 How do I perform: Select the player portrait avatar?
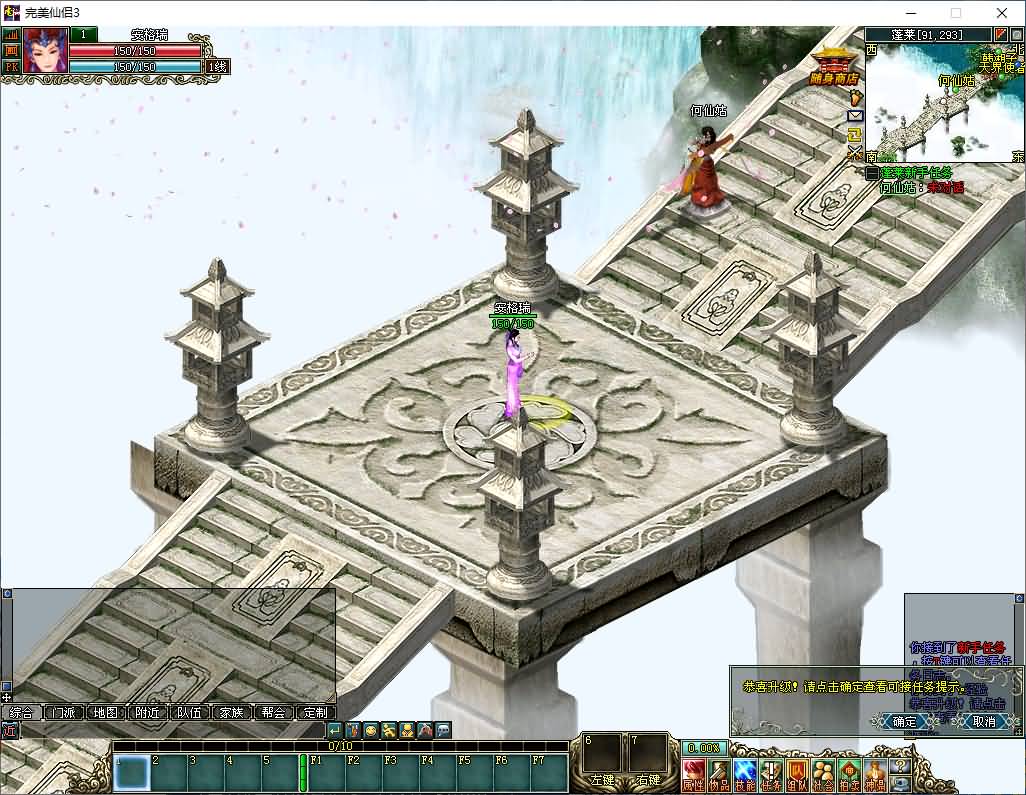pos(45,51)
